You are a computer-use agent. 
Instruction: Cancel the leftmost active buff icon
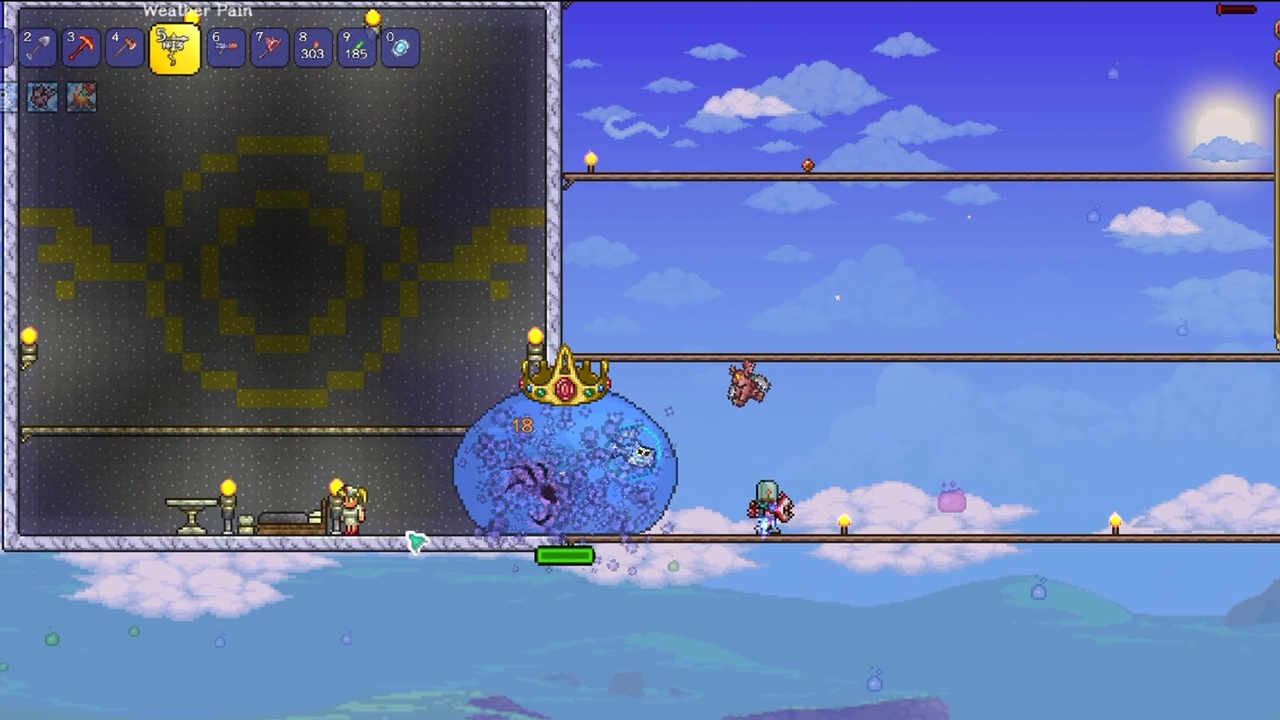point(41,96)
